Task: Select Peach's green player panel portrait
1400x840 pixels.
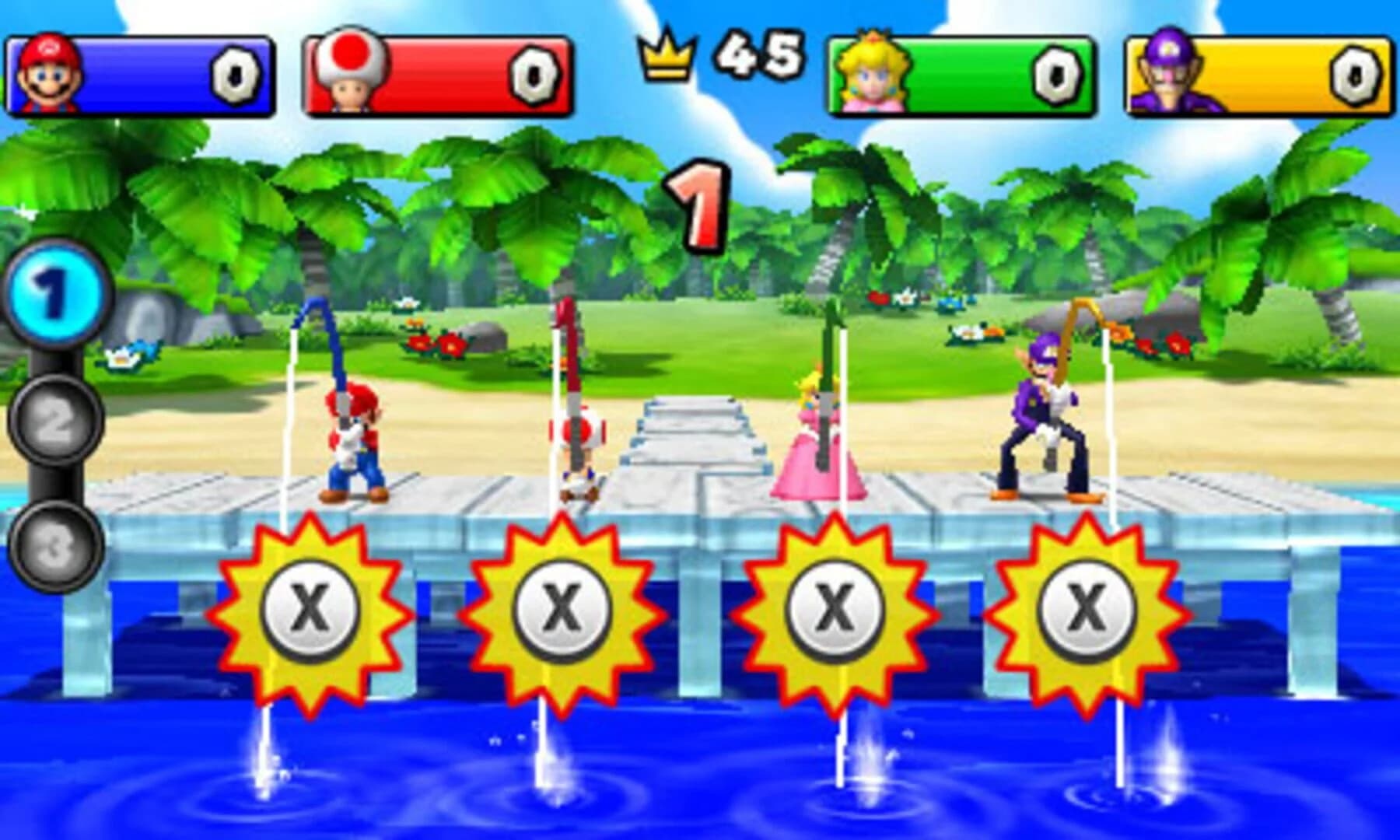Action: 871,74
